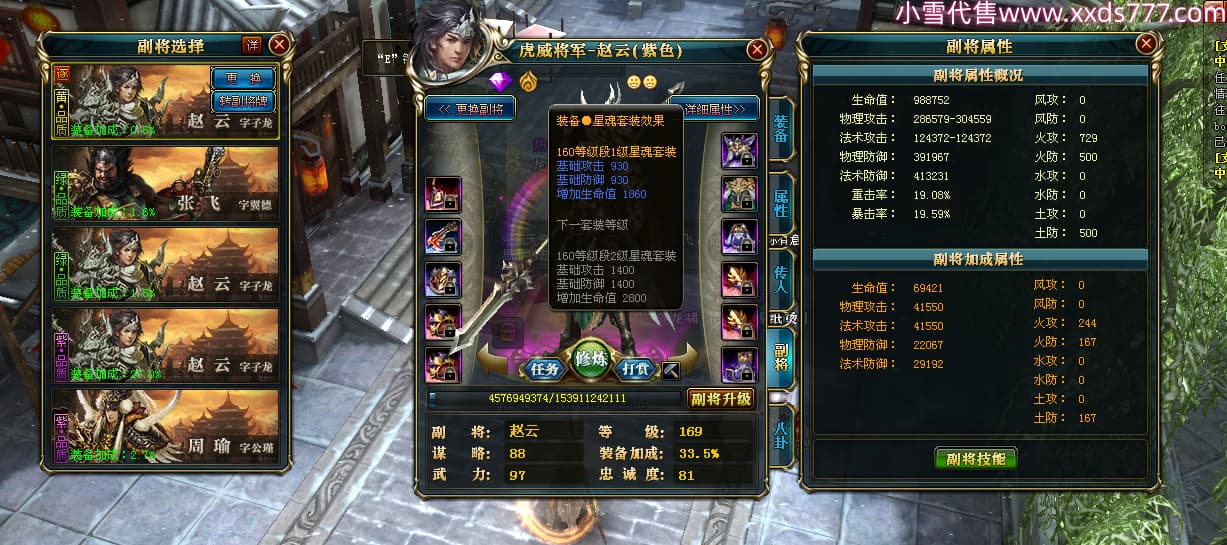This screenshot has height=545, width=1227.
Task: Close the 副将选择 panel
Action: [279, 44]
